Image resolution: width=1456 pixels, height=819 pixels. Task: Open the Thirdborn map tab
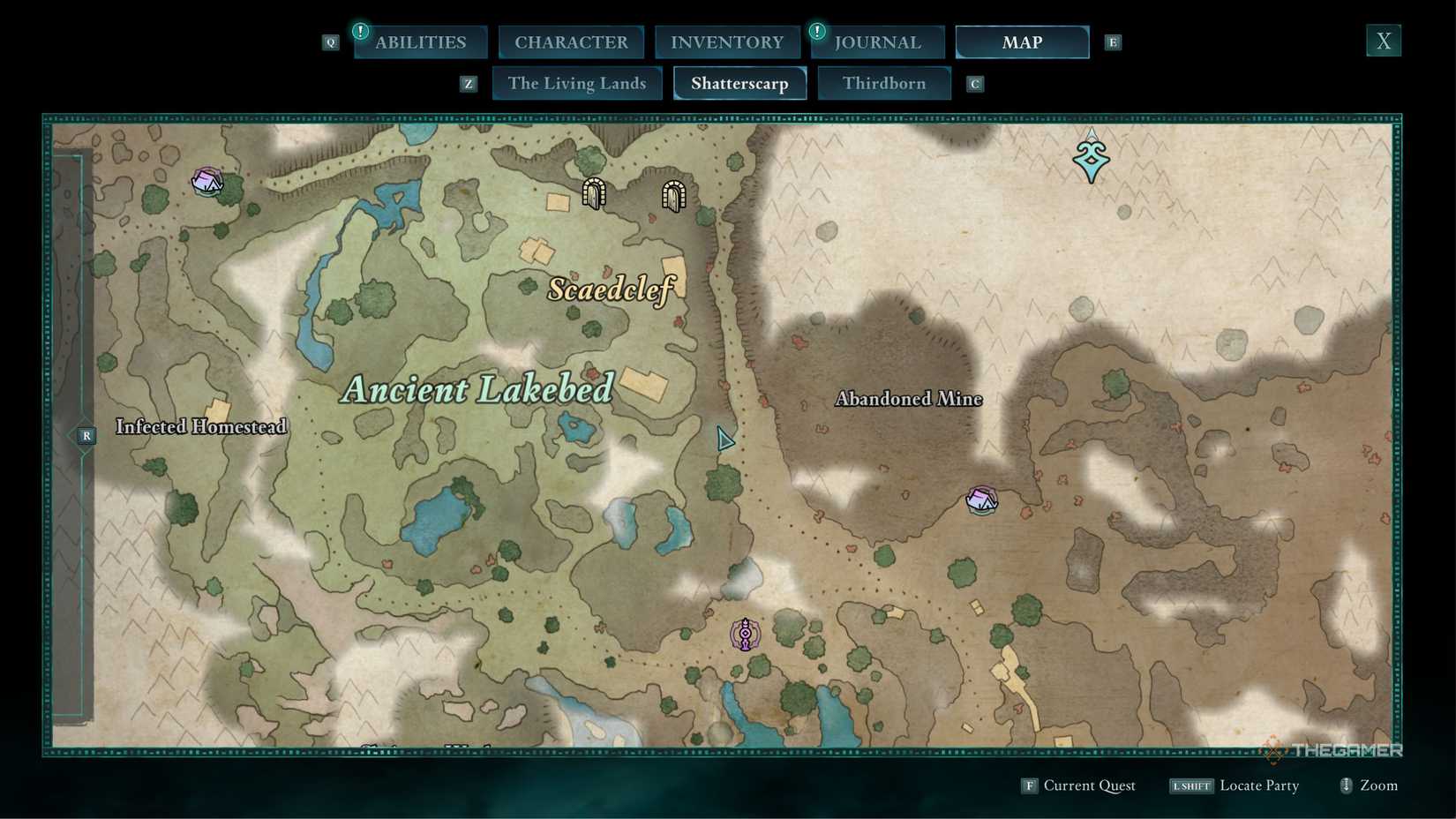pos(884,83)
